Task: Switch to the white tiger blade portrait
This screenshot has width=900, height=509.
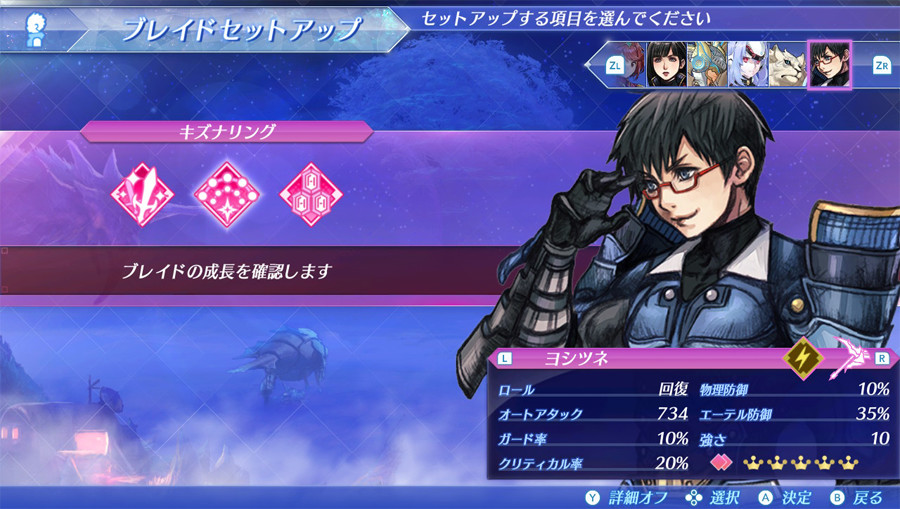Action: pos(787,64)
